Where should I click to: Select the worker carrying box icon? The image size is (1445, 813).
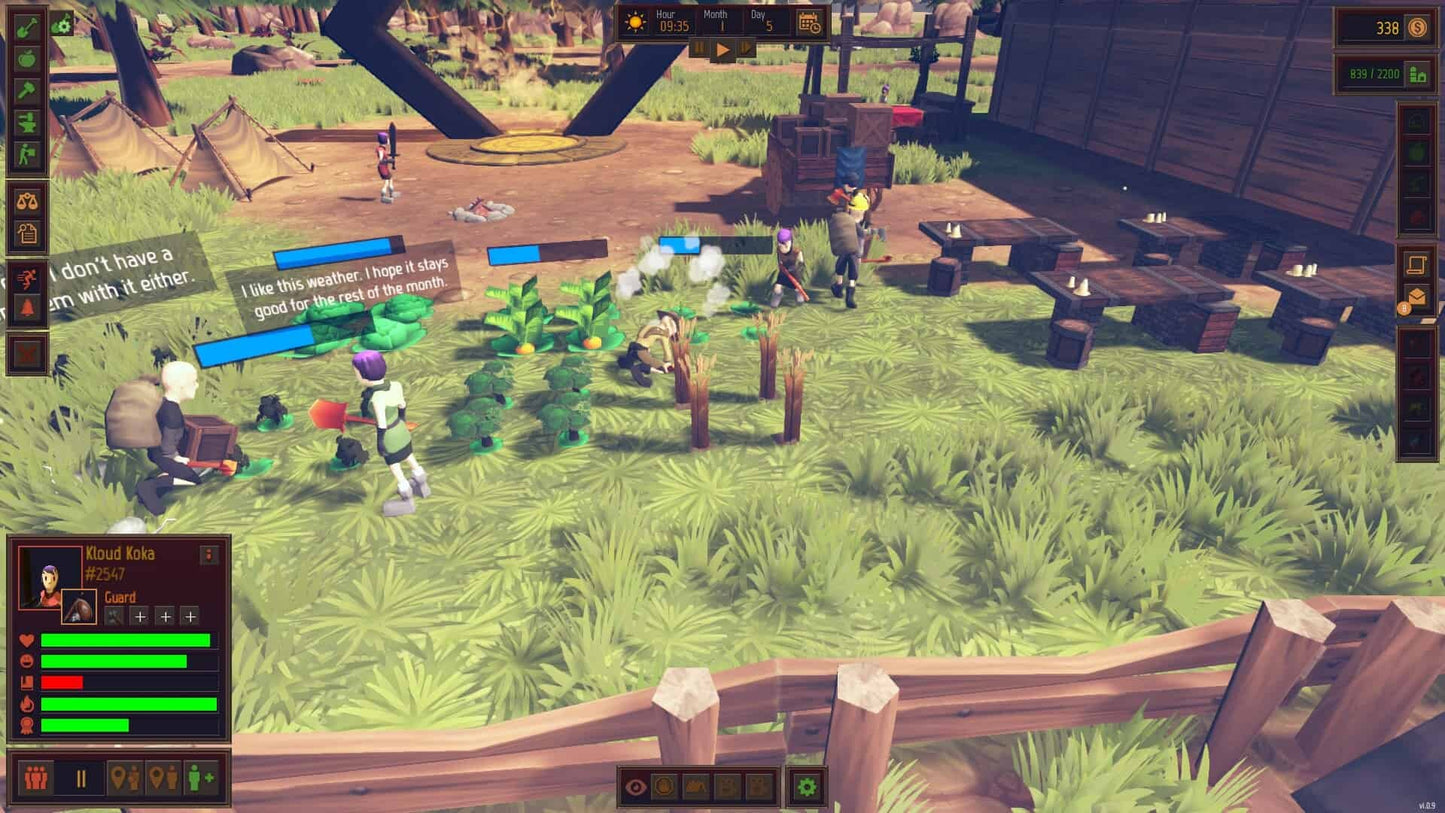pos(27,155)
